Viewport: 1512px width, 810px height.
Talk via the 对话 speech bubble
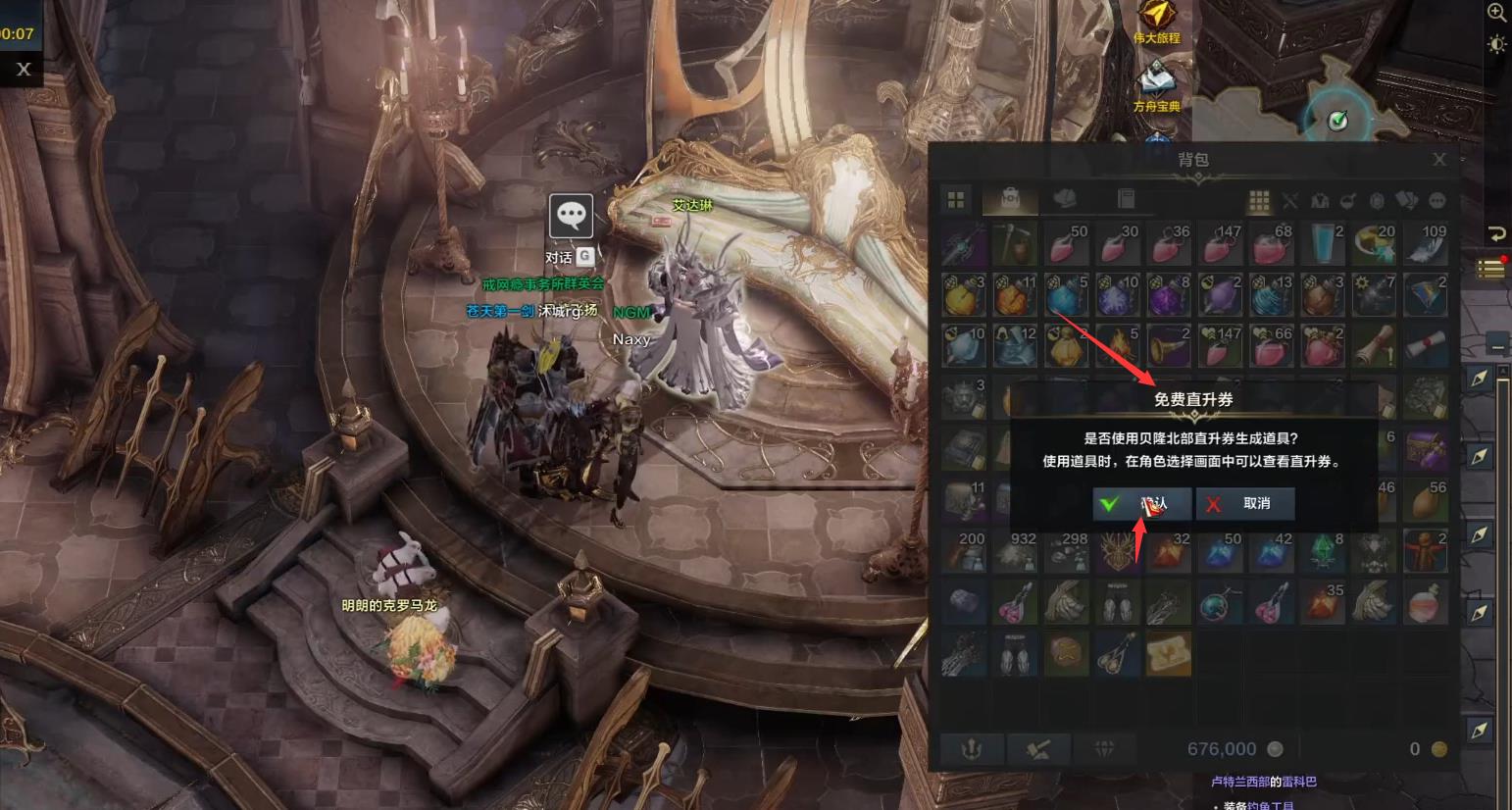click(x=571, y=216)
